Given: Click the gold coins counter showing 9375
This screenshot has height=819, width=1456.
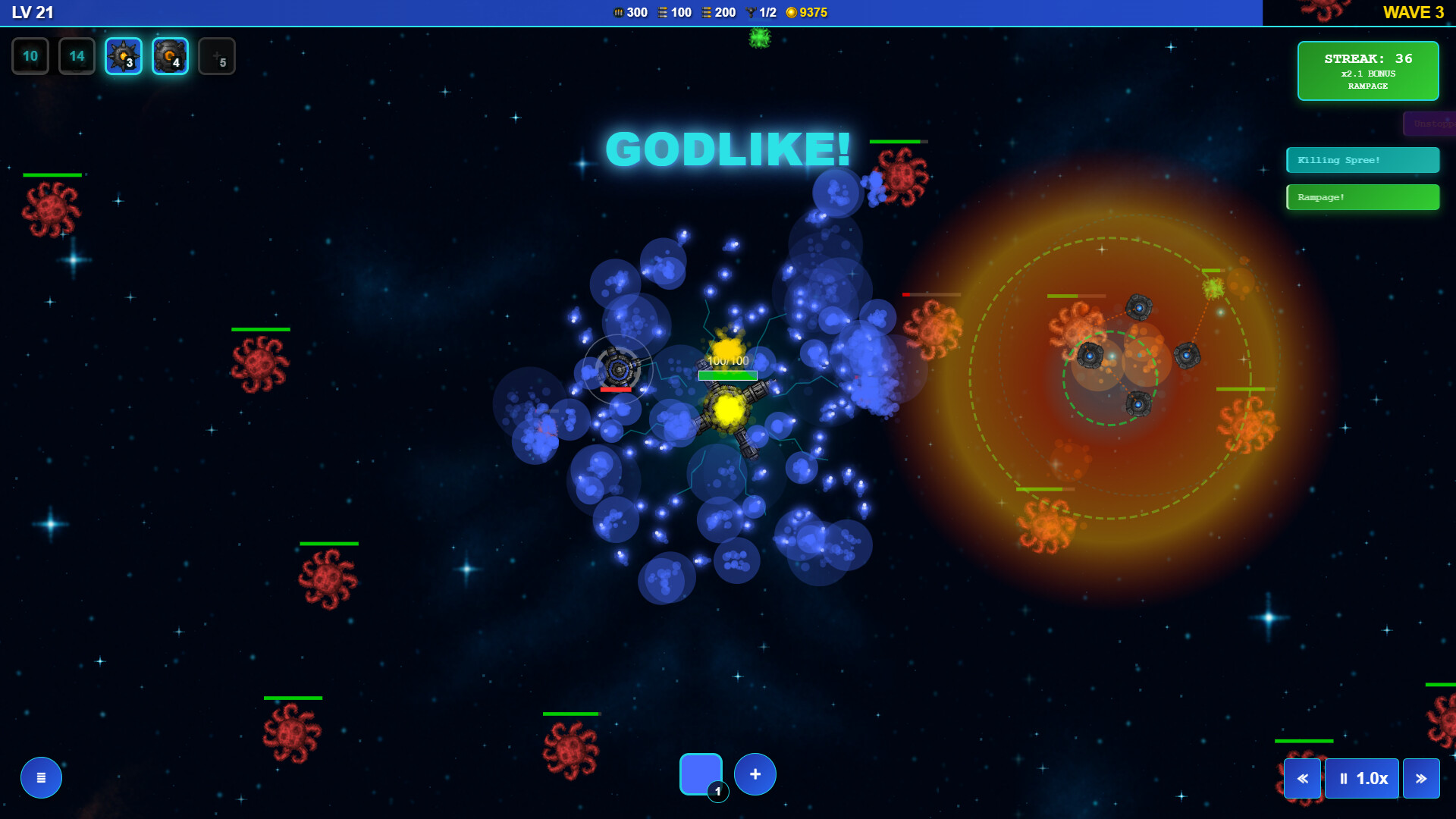Looking at the screenshot, I should (807, 12).
